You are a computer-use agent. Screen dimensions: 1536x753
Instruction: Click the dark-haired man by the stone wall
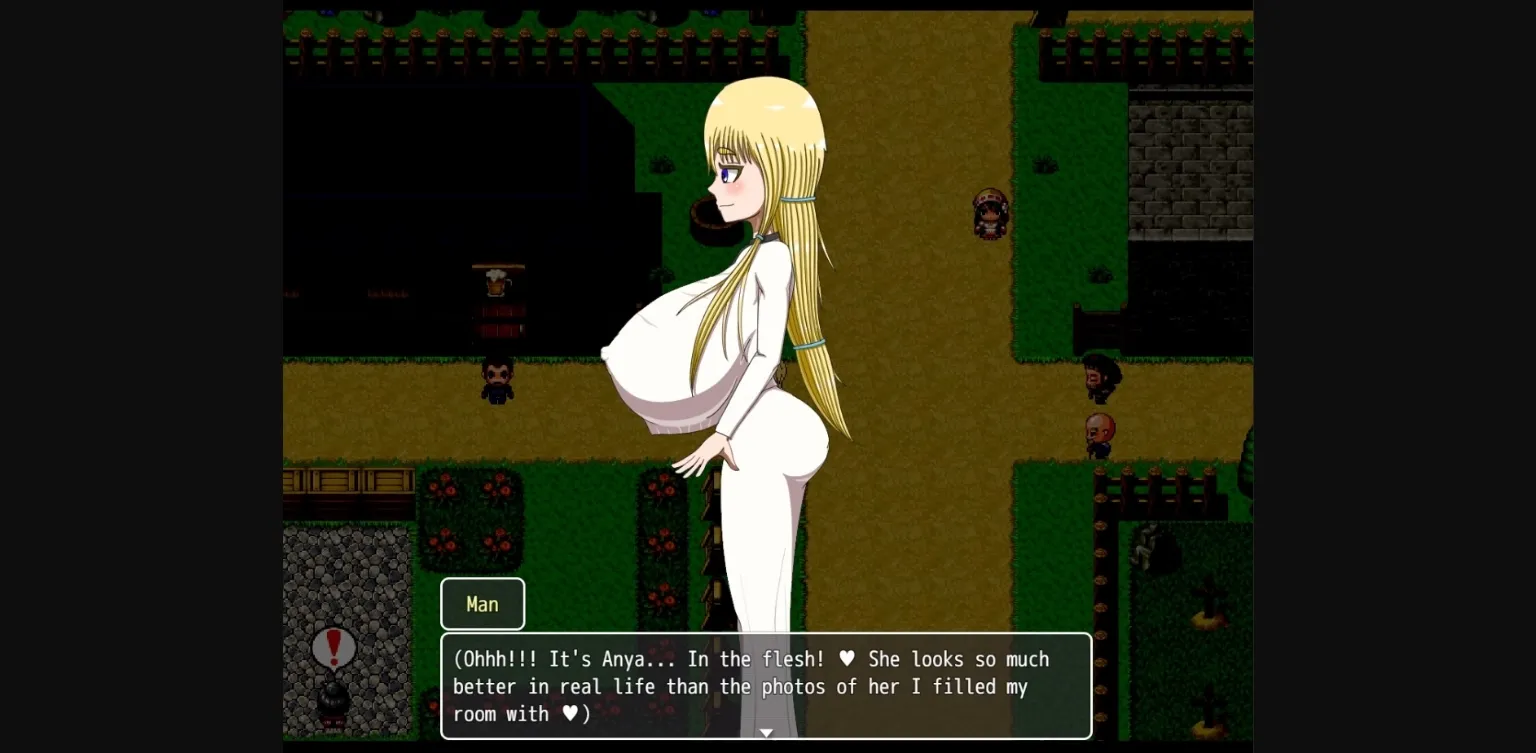tap(1097, 380)
